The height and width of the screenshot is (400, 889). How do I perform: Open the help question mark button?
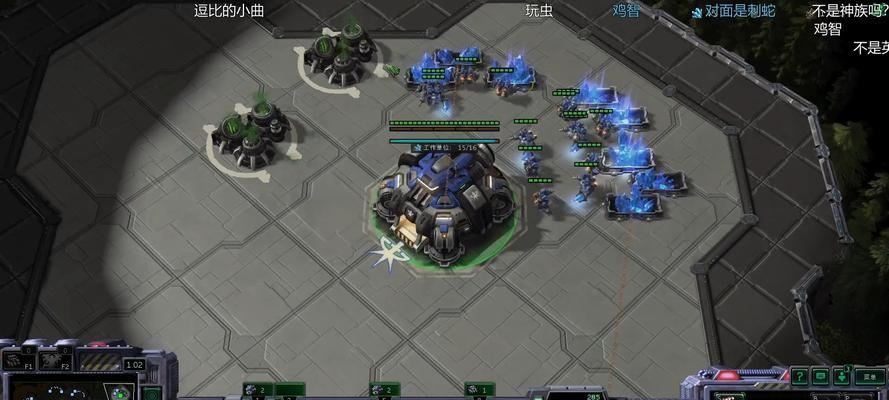click(x=798, y=376)
